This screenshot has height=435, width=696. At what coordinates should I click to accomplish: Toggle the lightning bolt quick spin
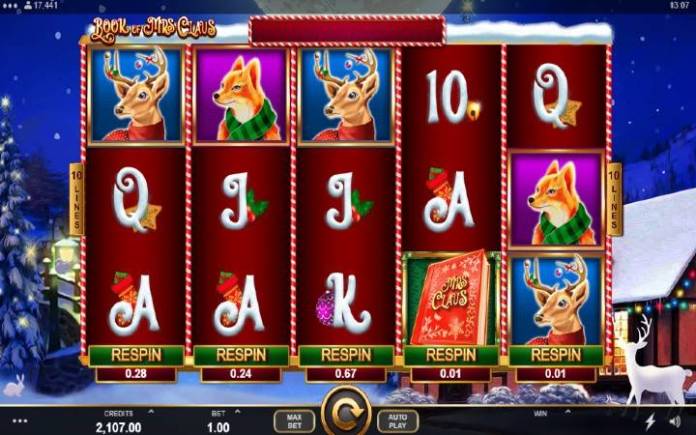coord(652,420)
